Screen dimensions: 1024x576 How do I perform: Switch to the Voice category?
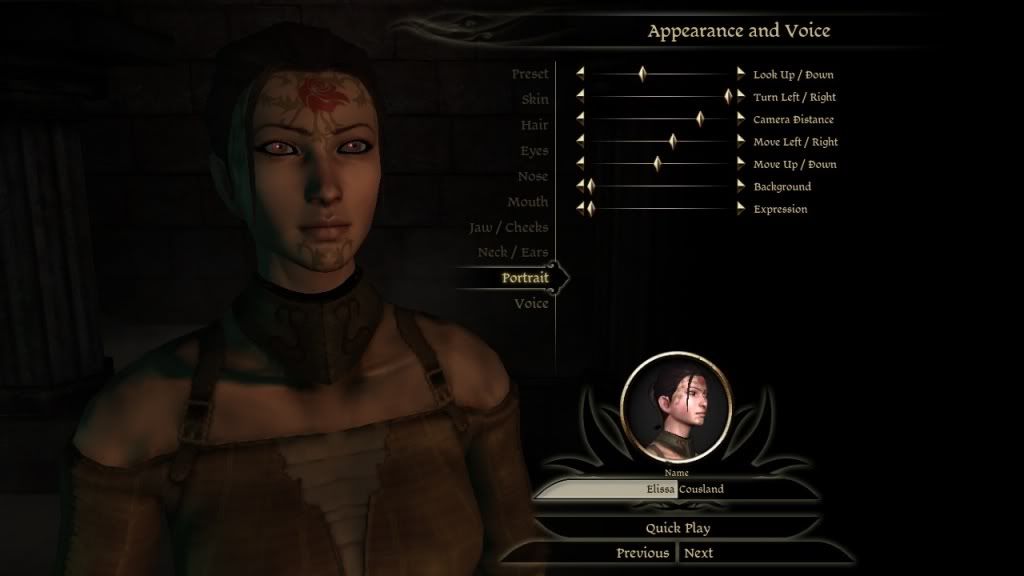pyautogui.click(x=531, y=304)
